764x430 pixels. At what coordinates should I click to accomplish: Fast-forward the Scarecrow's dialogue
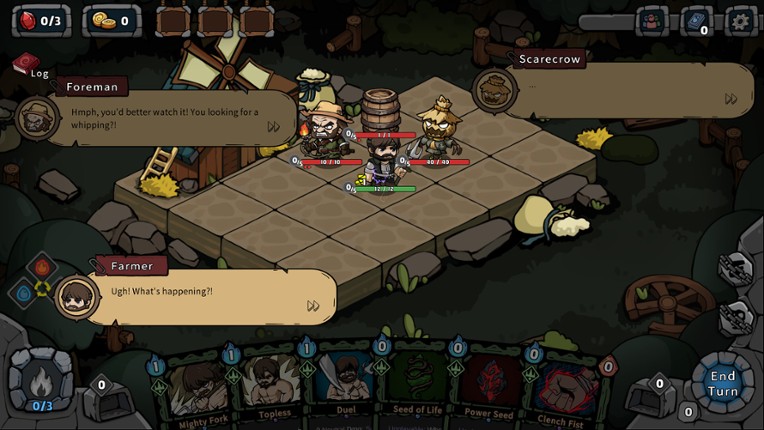(731, 99)
